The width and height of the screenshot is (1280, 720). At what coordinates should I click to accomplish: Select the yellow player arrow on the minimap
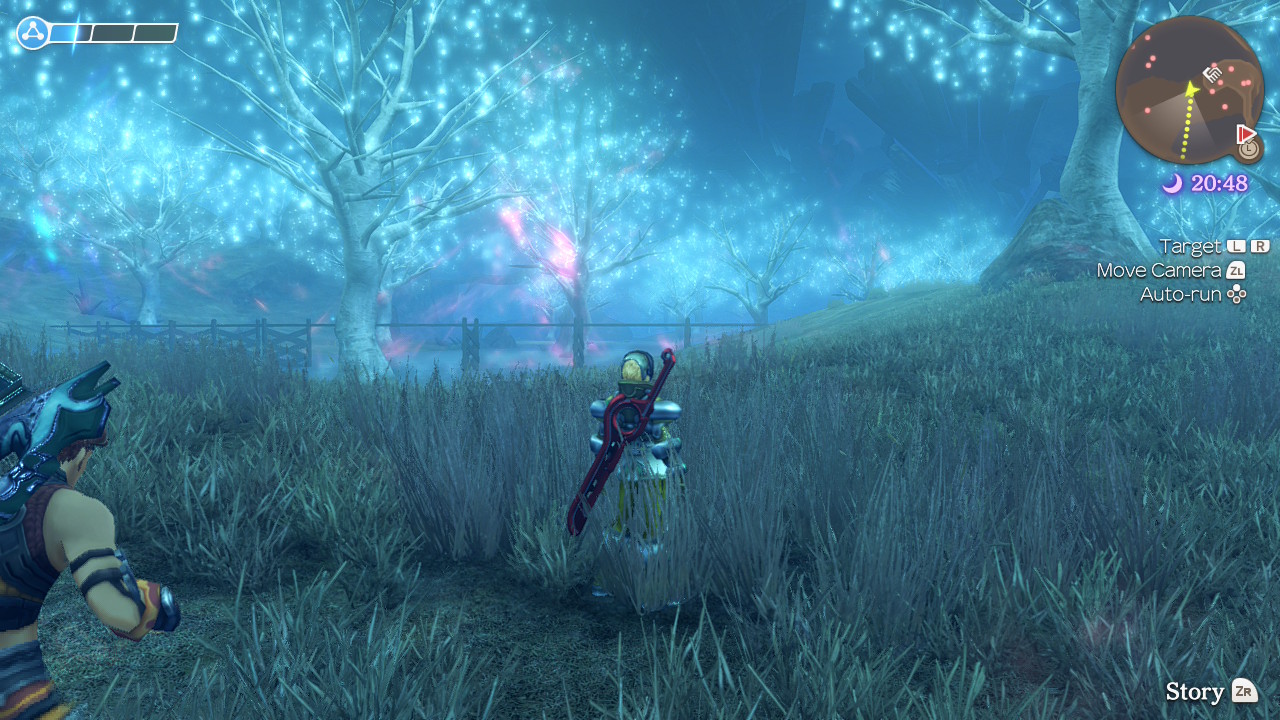tap(1191, 90)
